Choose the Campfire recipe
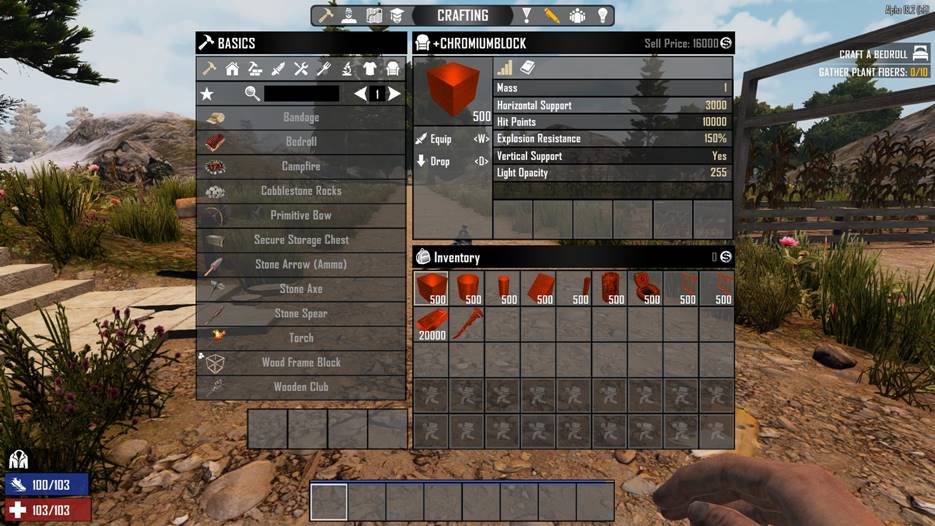Viewport: 935px width, 526px height. (301, 167)
